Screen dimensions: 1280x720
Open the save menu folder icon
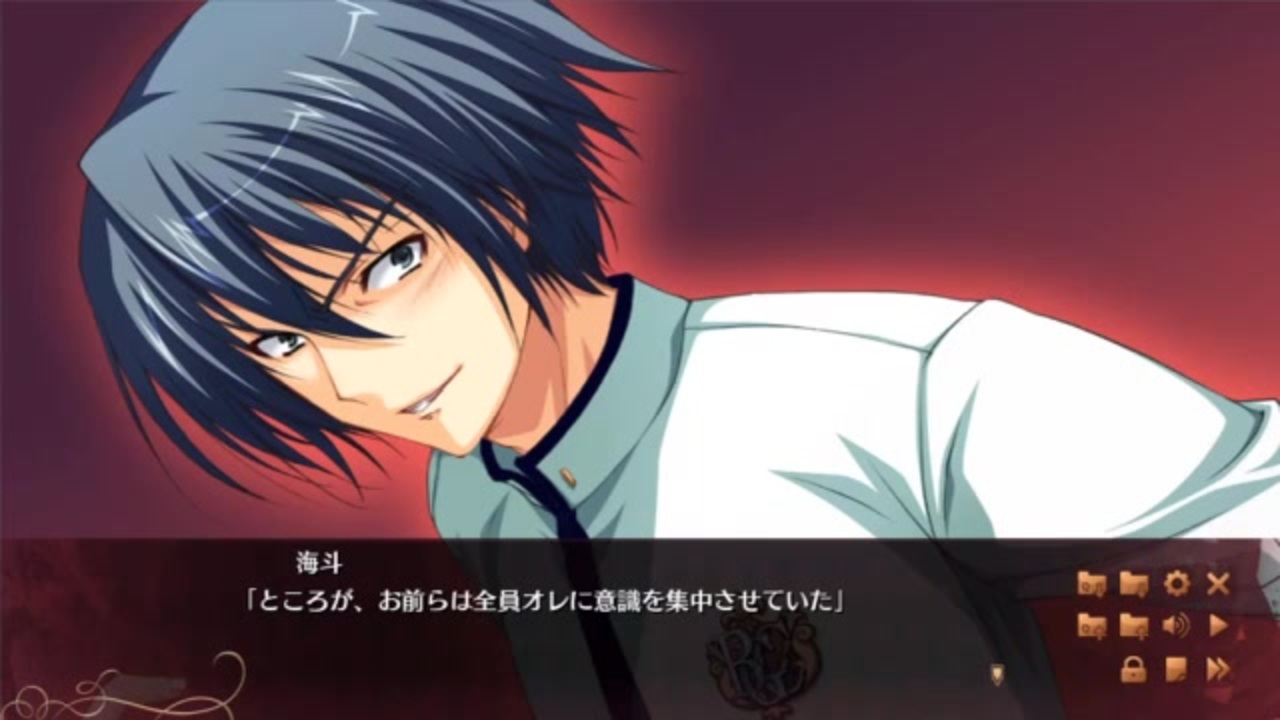coord(1133,582)
